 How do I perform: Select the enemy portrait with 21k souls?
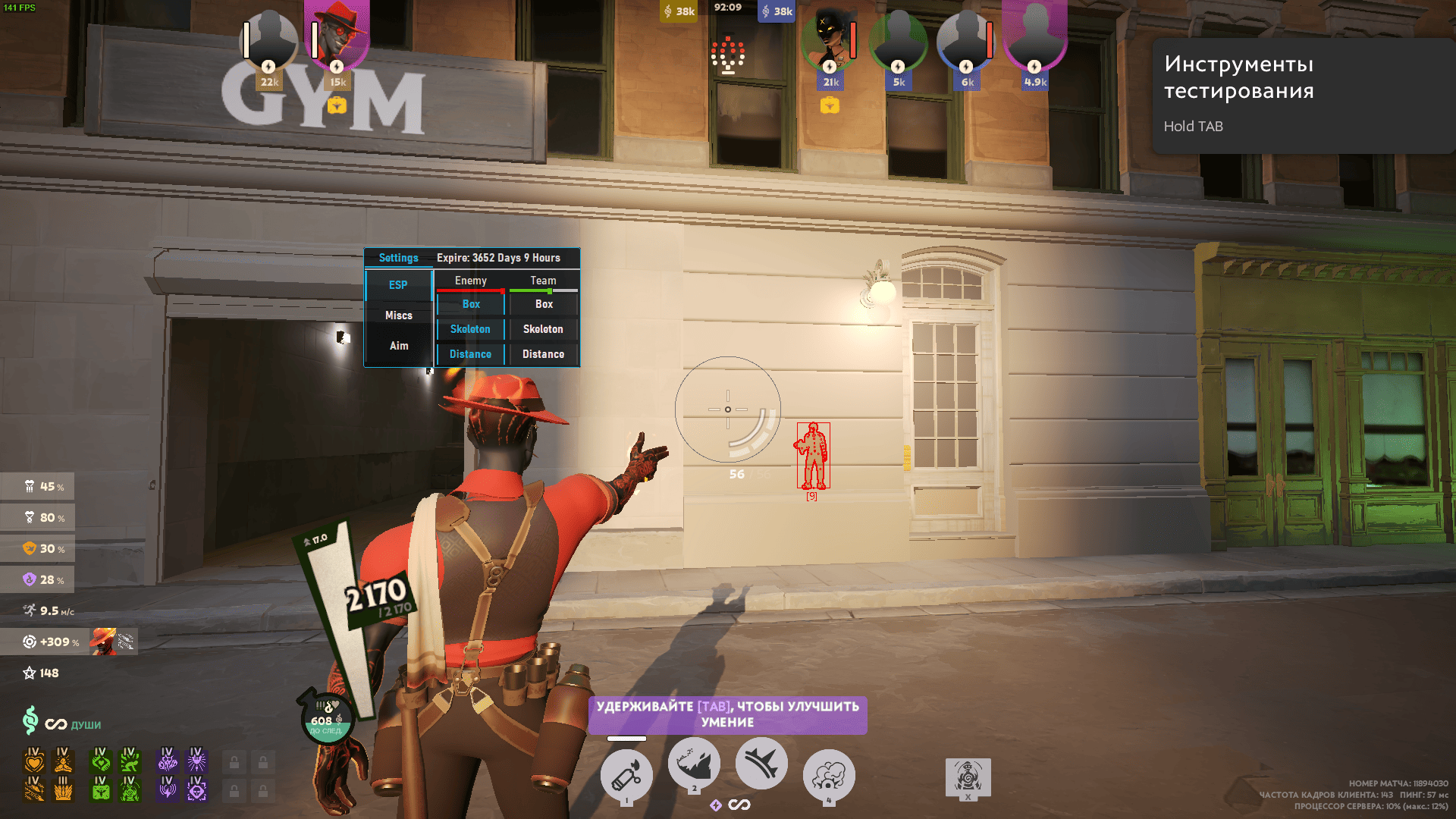click(830, 42)
